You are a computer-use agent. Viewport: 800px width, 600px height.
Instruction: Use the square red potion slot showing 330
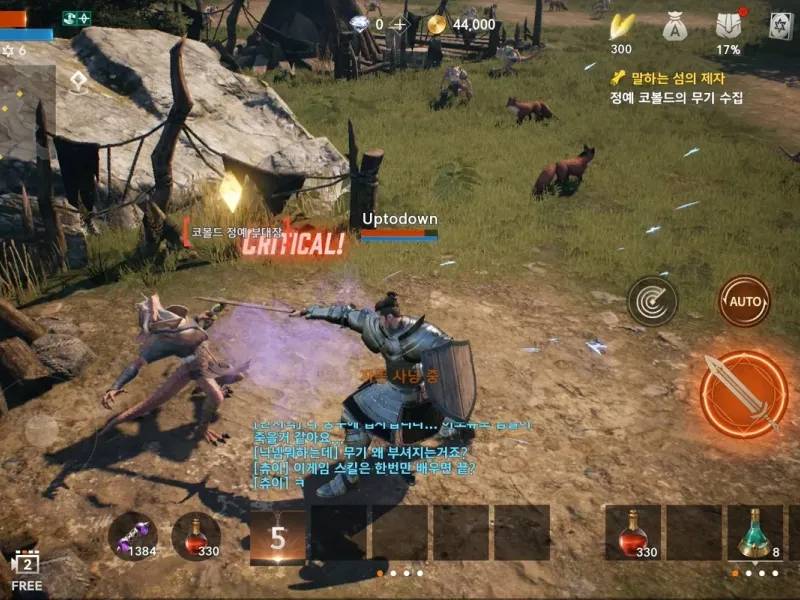632,532
